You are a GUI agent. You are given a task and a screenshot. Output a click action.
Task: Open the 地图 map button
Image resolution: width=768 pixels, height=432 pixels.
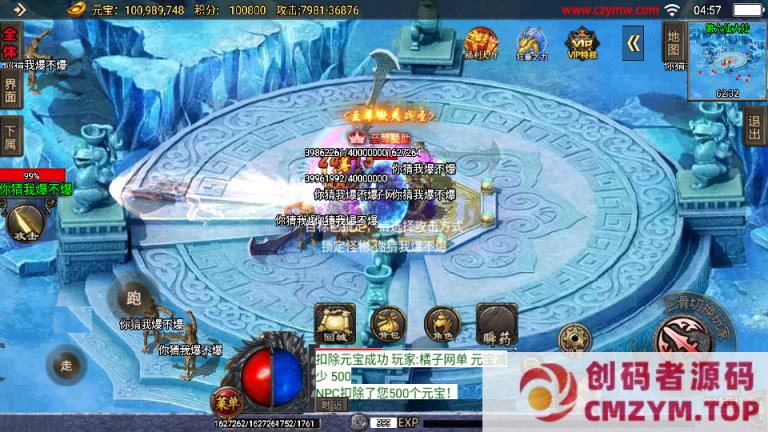tap(672, 41)
